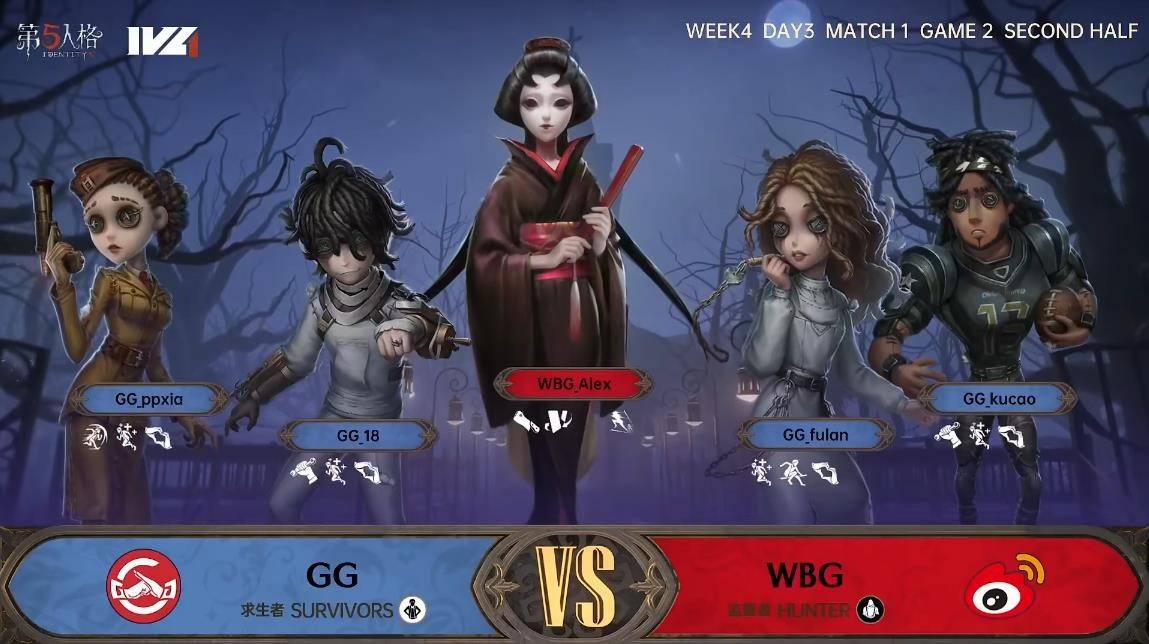Click the 1V4 tournament logo
The width and height of the screenshot is (1149, 644).
[162, 40]
